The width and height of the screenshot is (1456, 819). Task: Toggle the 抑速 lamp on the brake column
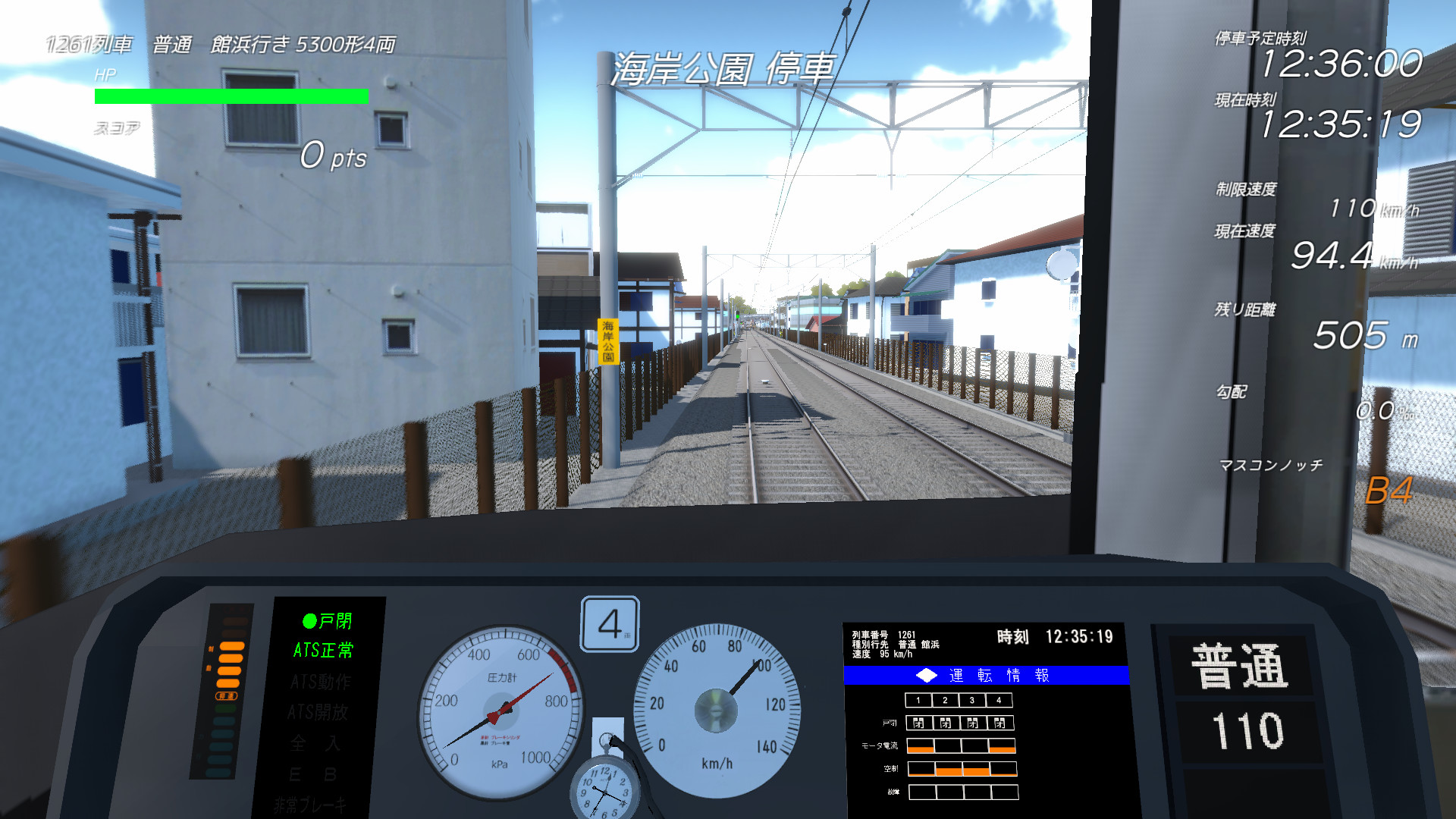click(225, 696)
